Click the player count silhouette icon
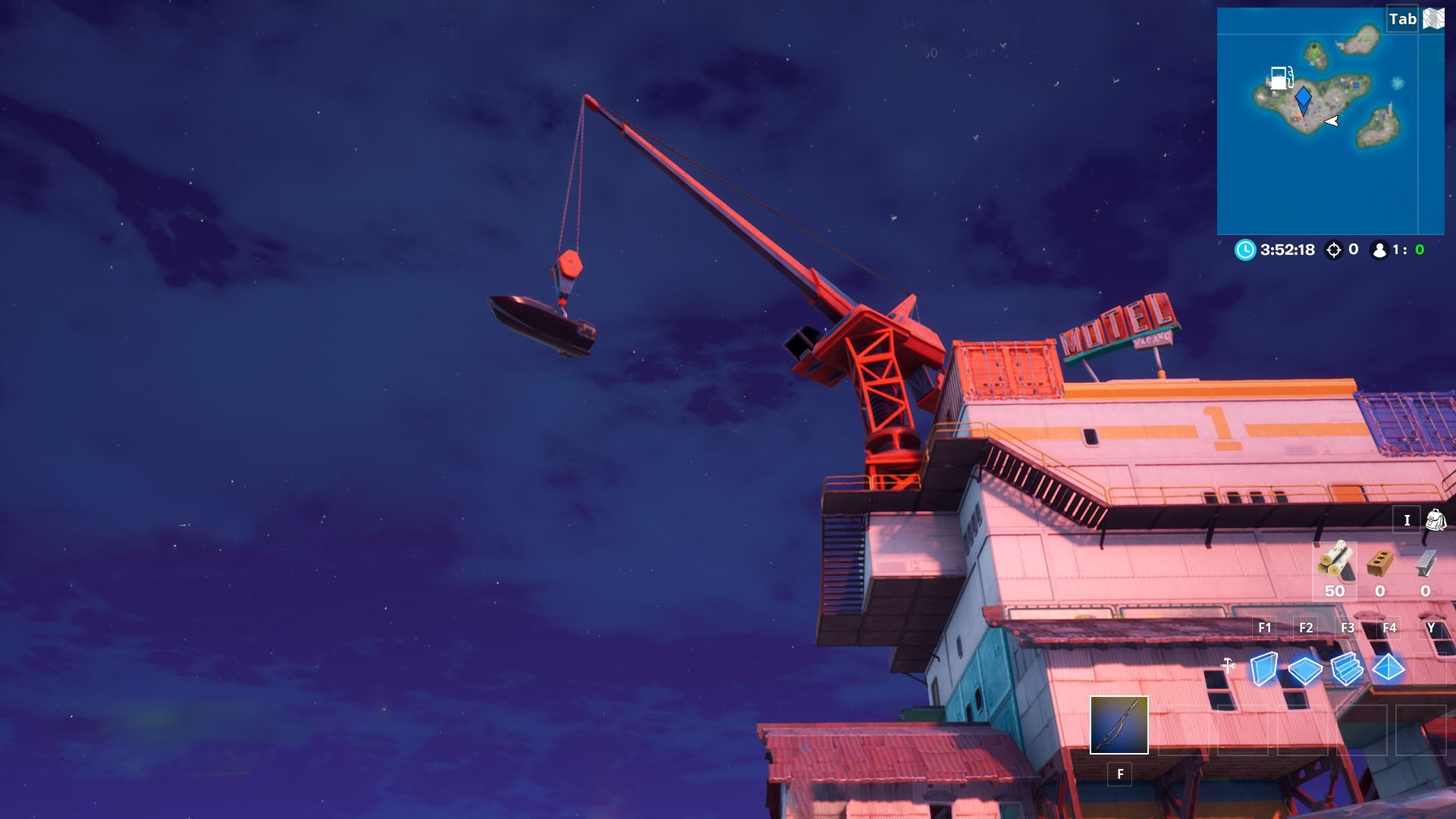The width and height of the screenshot is (1456, 819). coord(1379,249)
